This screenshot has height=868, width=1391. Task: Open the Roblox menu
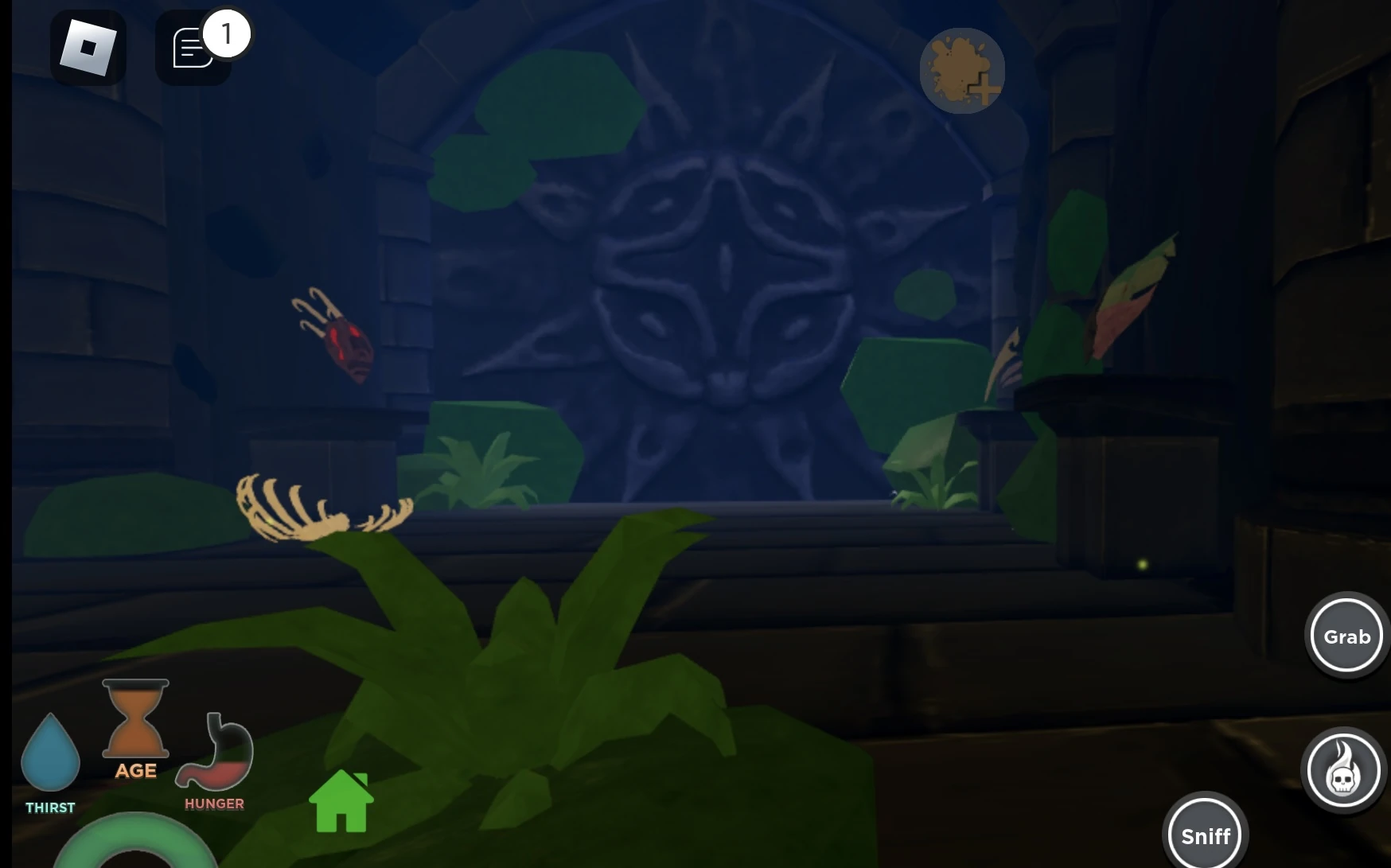coord(88,48)
